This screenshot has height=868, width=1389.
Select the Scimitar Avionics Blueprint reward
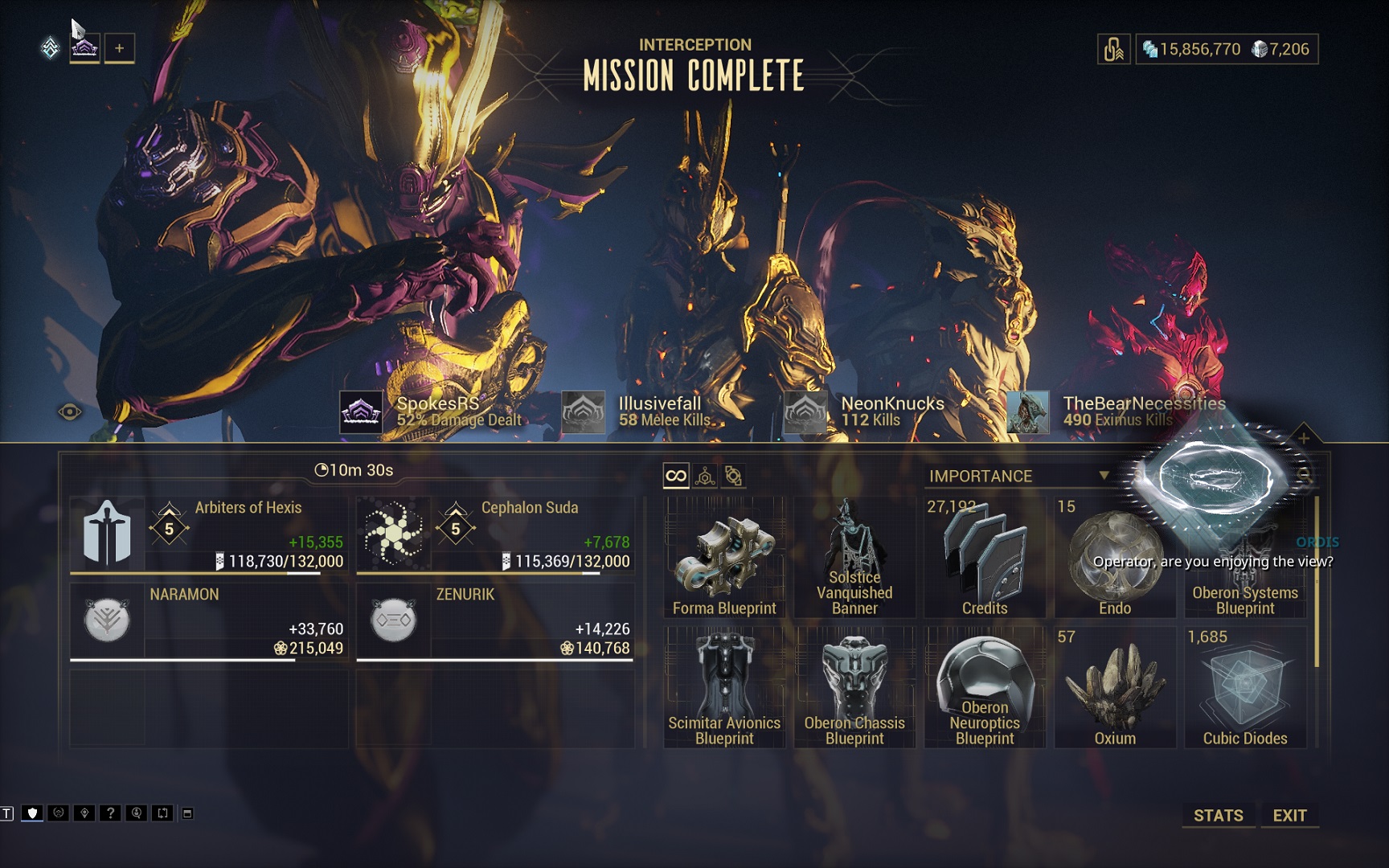click(x=724, y=688)
